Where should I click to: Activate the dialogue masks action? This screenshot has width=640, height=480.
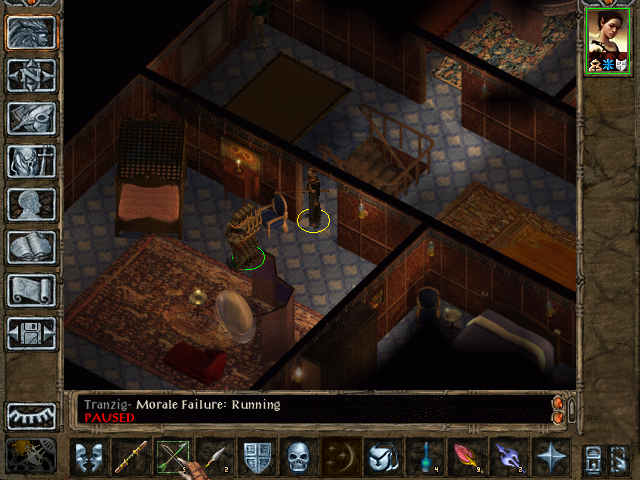tap(92, 458)
